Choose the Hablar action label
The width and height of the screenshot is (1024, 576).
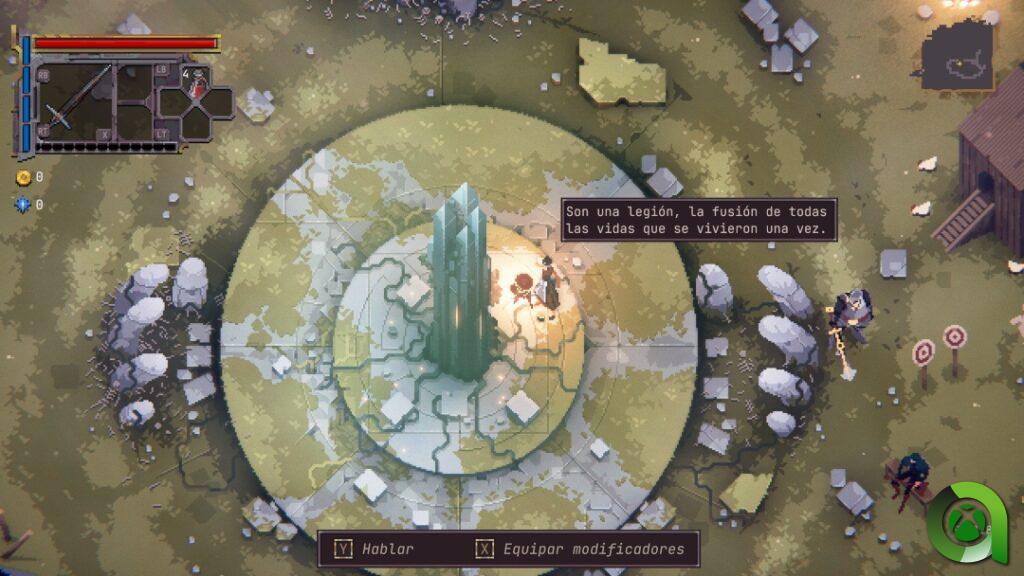click(x=388, y=549)
